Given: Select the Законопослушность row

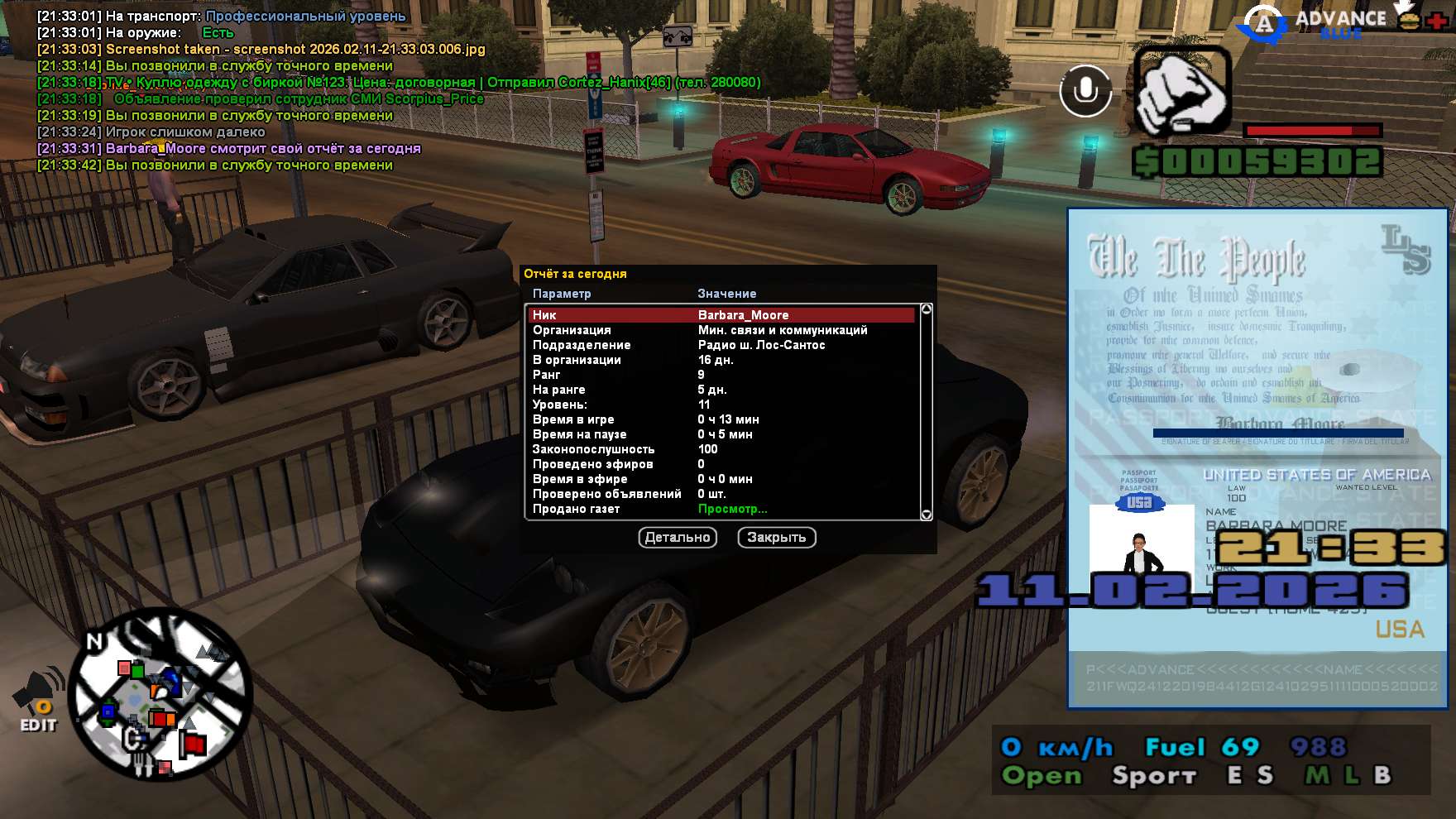Looking at the screenshot, I should pyautogui.click(x=721, y=449).
